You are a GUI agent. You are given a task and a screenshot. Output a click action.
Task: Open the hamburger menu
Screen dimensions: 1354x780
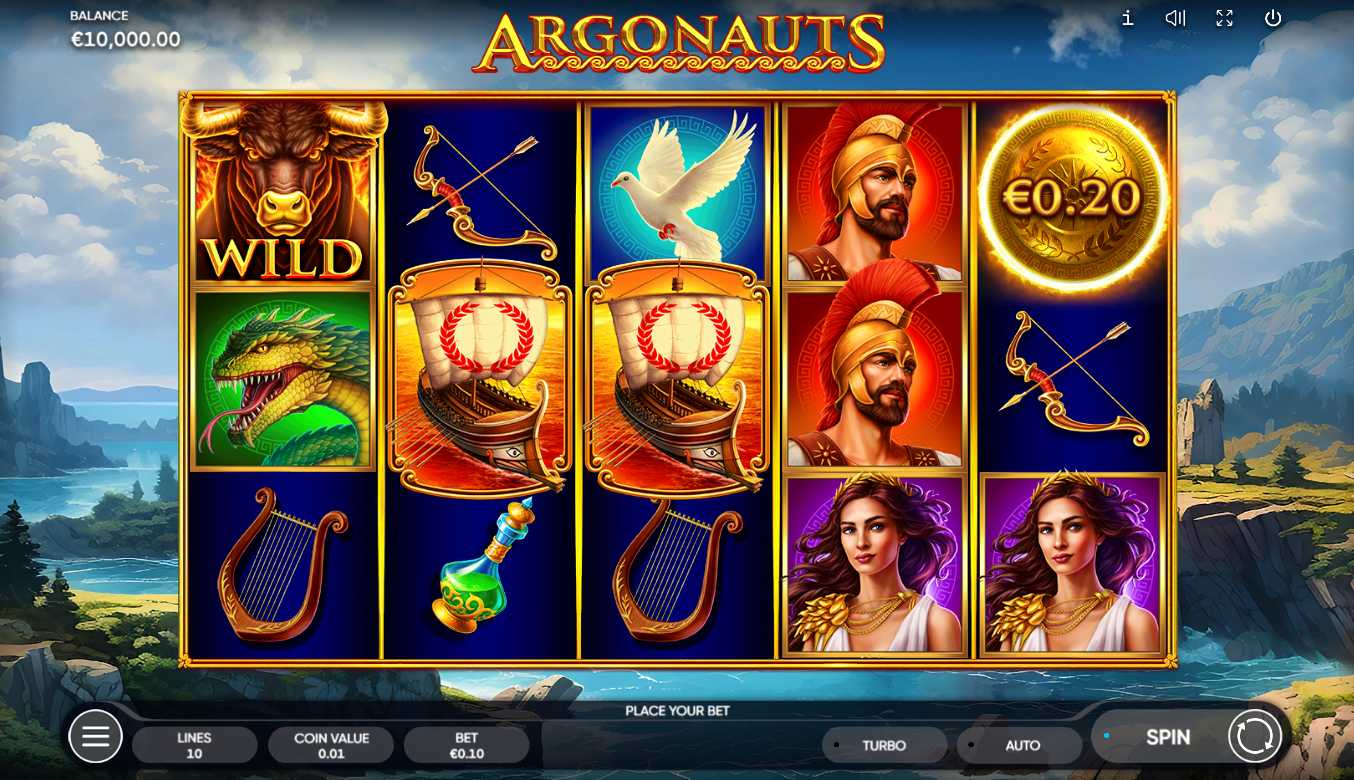click(95, 738)
